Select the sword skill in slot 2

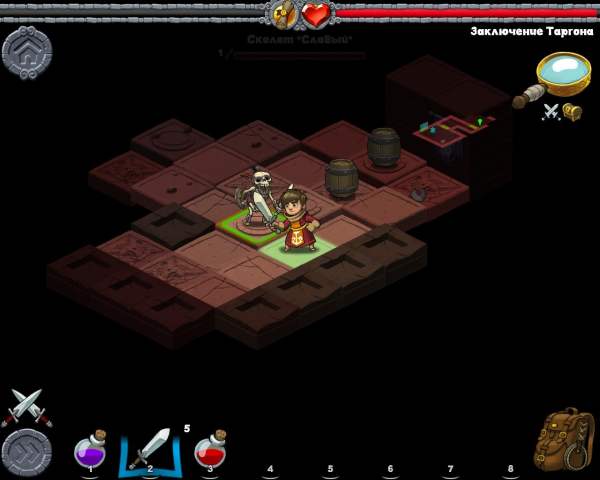[151, 450]
